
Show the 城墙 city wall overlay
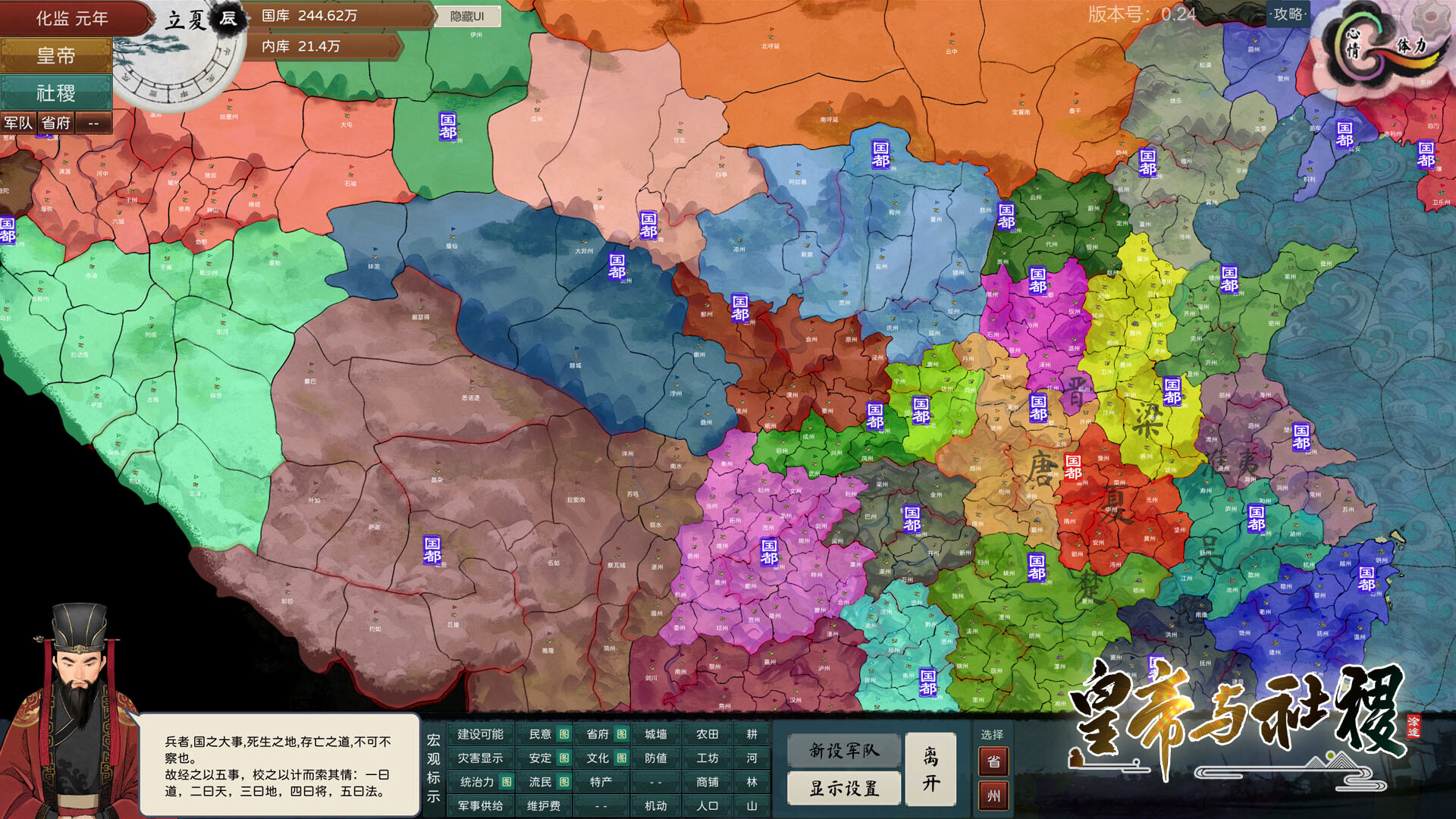[655, 734]
